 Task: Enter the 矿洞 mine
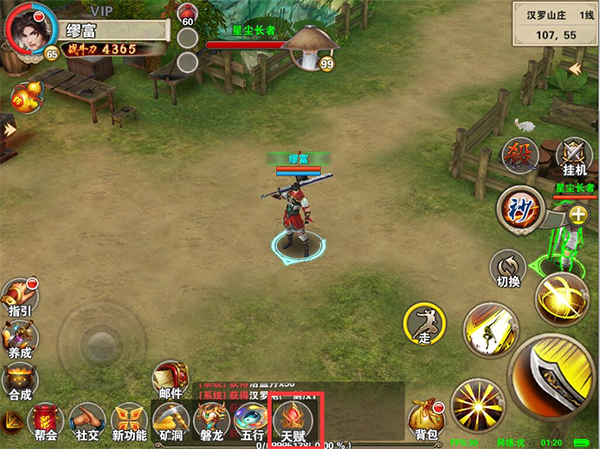[170, 420]
